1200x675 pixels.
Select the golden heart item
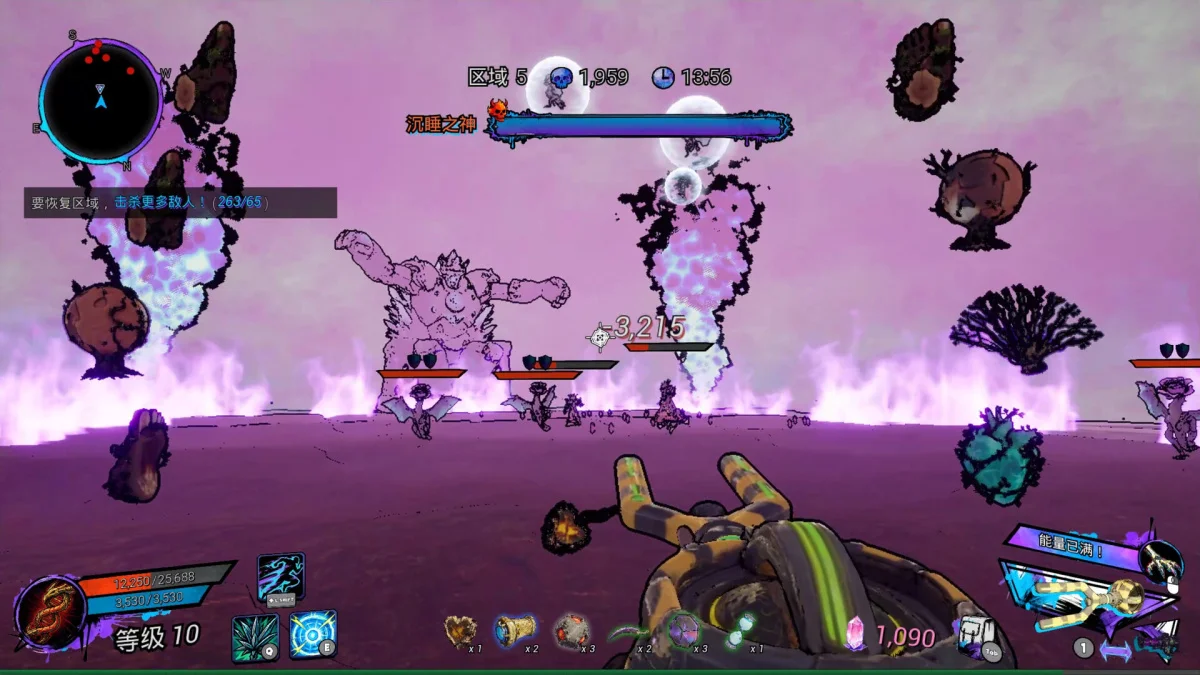tap(460, 631)
